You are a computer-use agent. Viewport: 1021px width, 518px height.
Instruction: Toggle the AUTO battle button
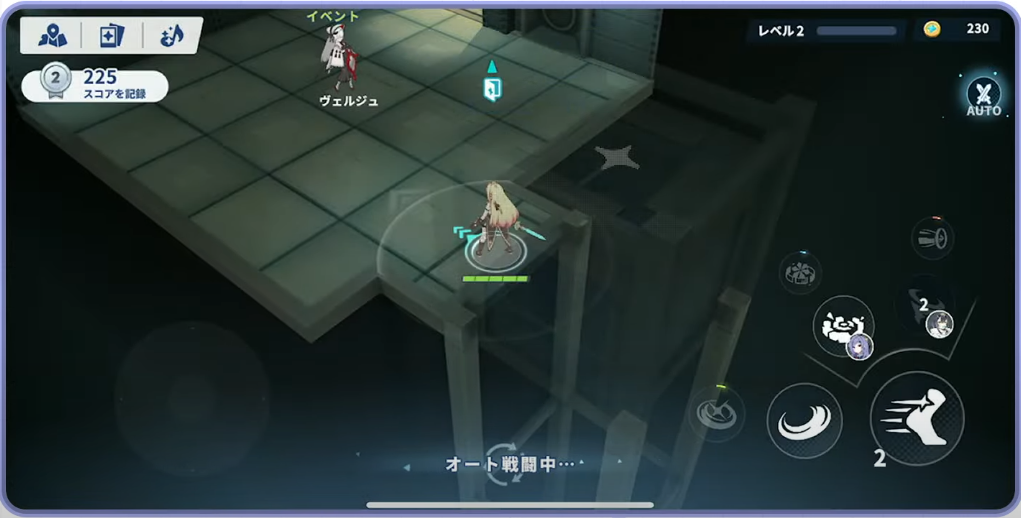(x=983, y=96)
